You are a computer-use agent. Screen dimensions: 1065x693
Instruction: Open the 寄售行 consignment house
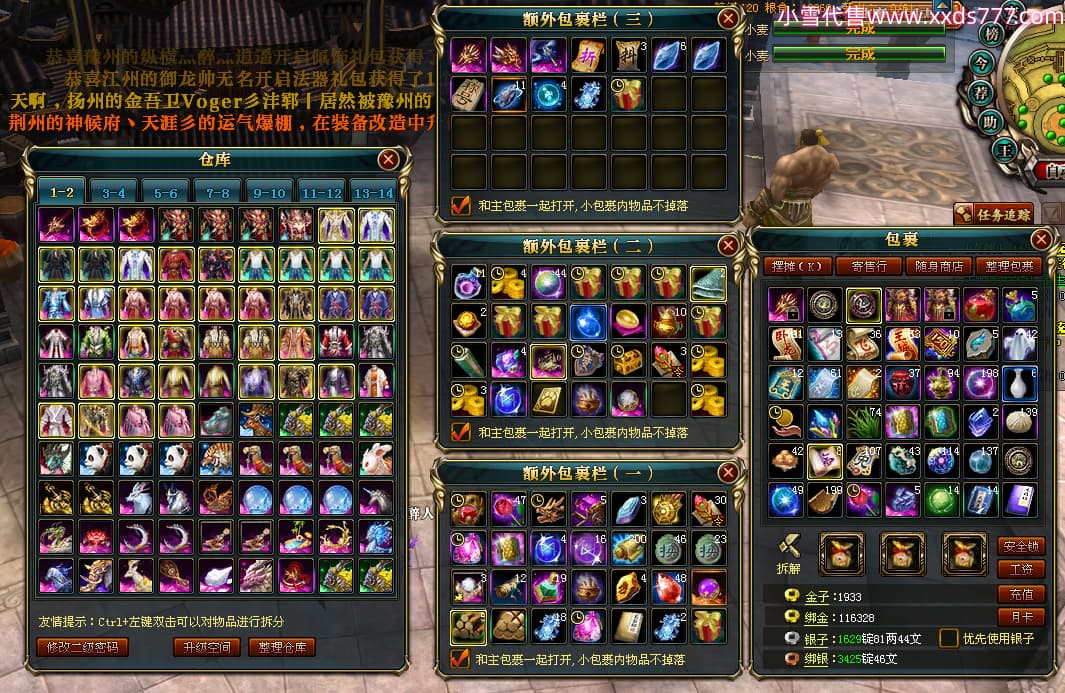[x=869, y=266]
